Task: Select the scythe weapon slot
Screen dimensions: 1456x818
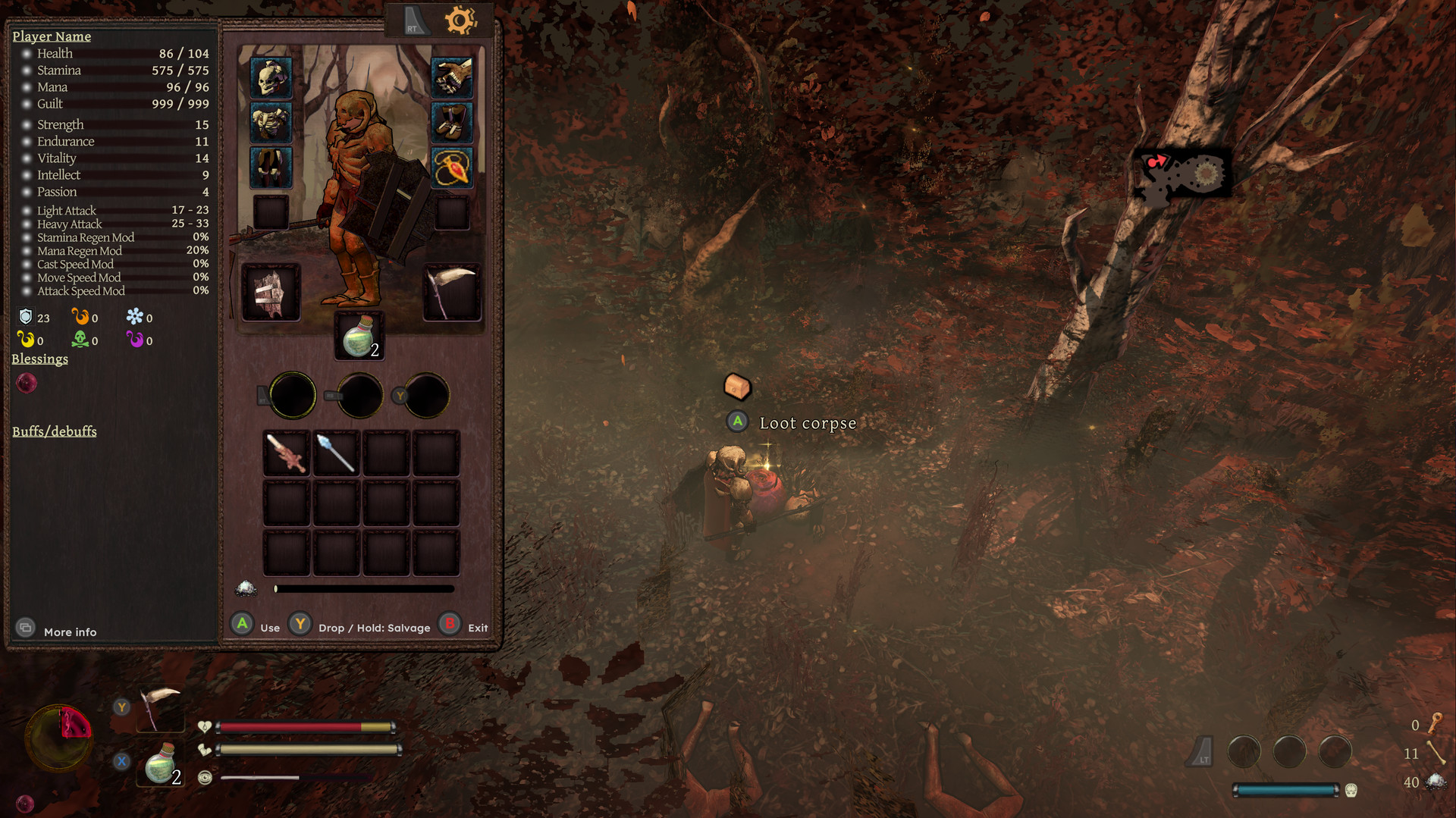Action: tap(453, 292)
